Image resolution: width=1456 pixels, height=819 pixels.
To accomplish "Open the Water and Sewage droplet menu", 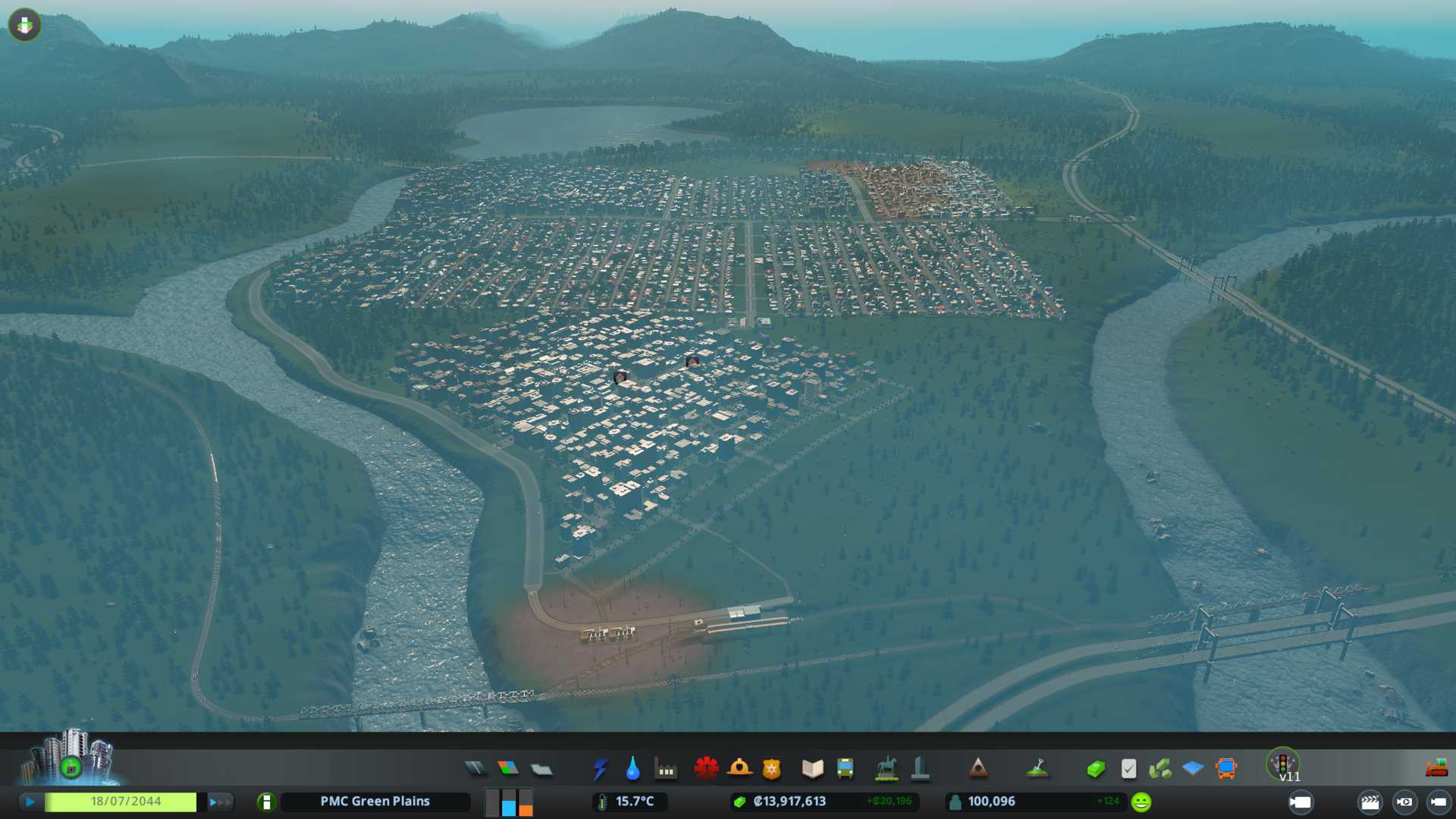I will 632,769.
